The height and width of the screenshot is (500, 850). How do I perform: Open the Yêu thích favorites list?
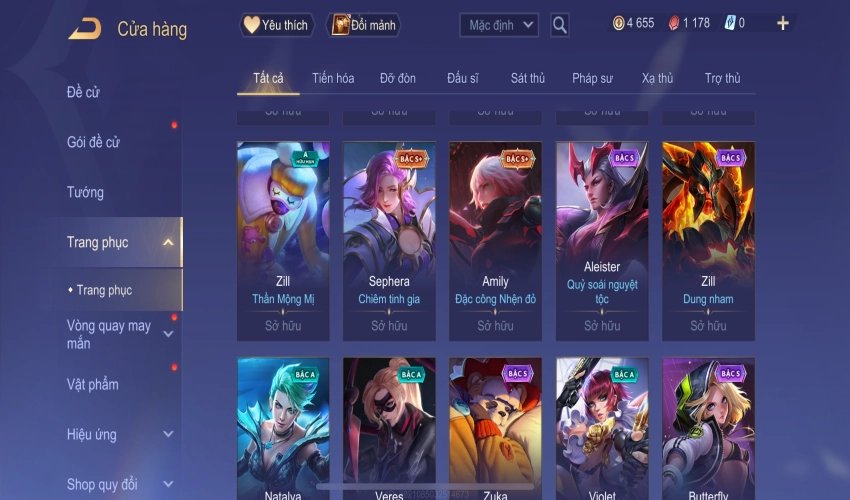click(x=277, y=24)
